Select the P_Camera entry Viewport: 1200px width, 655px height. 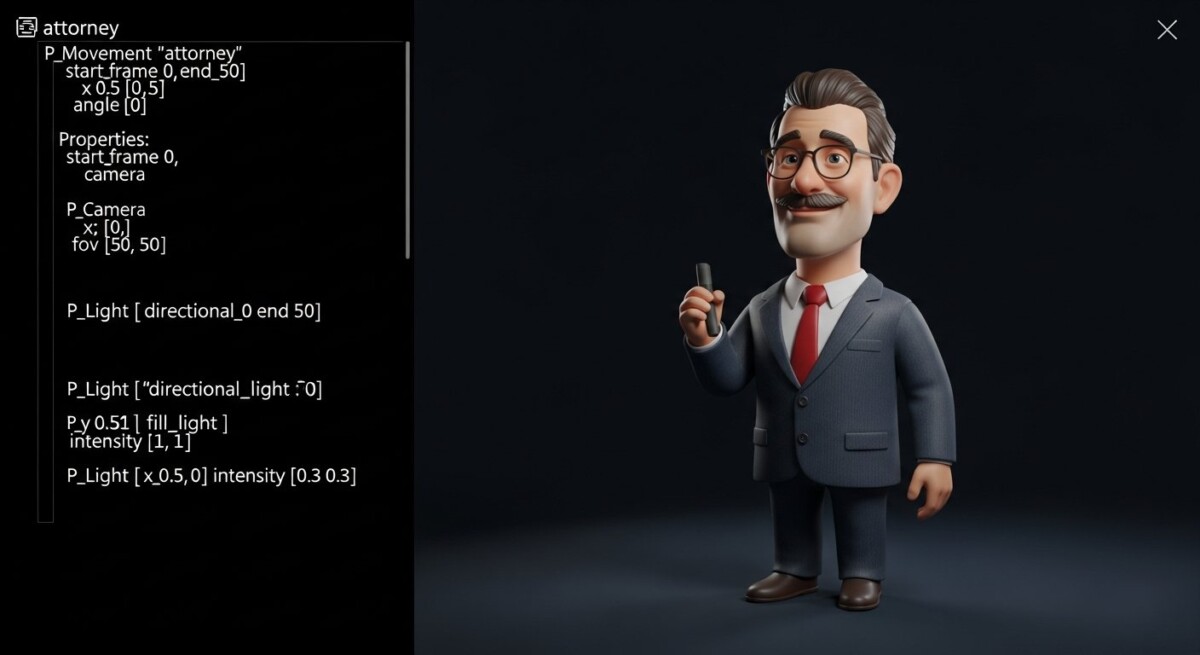[105, 209]
